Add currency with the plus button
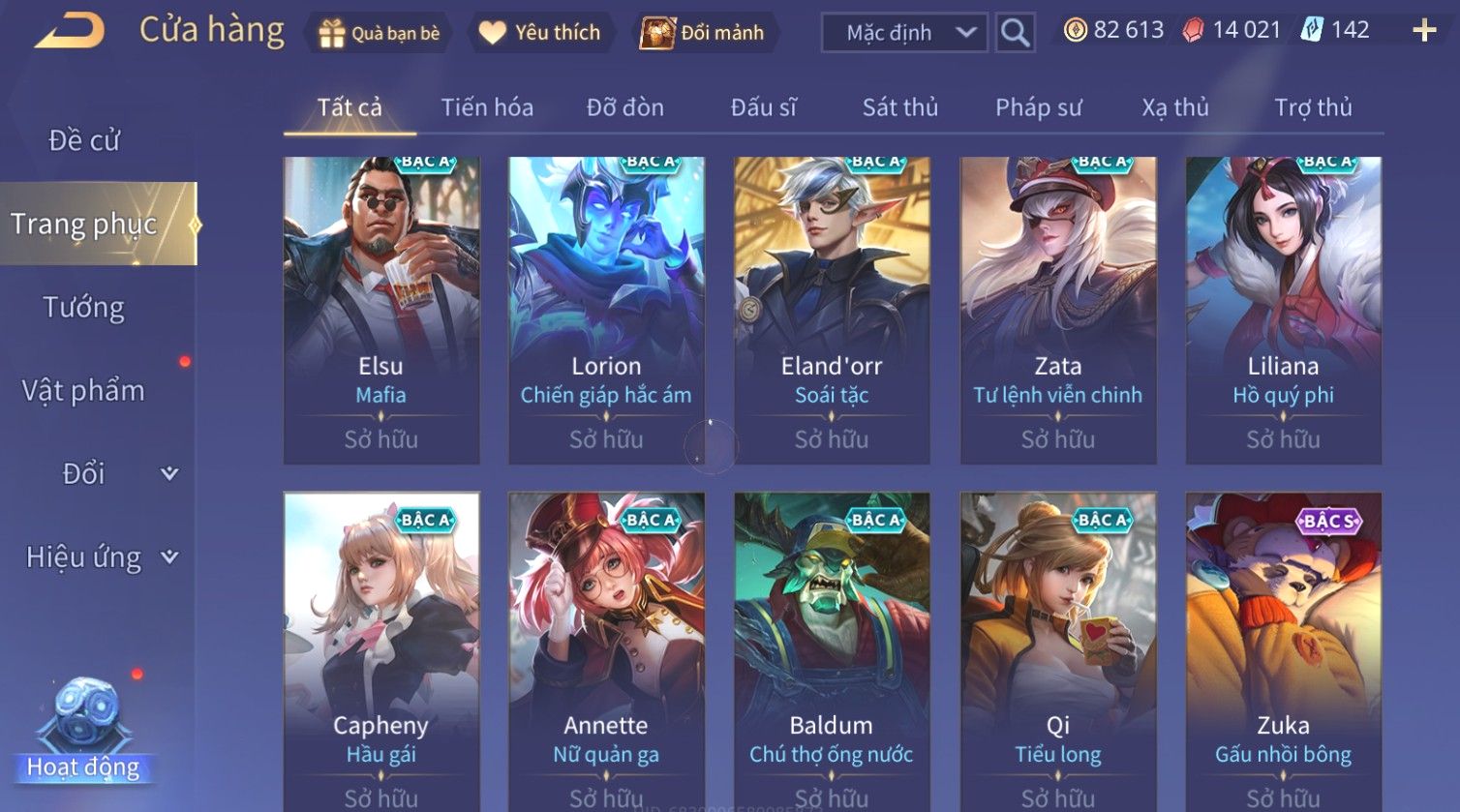Image resolution: width=1460 pixels, height=812 pixels. tap(1423, 31)
